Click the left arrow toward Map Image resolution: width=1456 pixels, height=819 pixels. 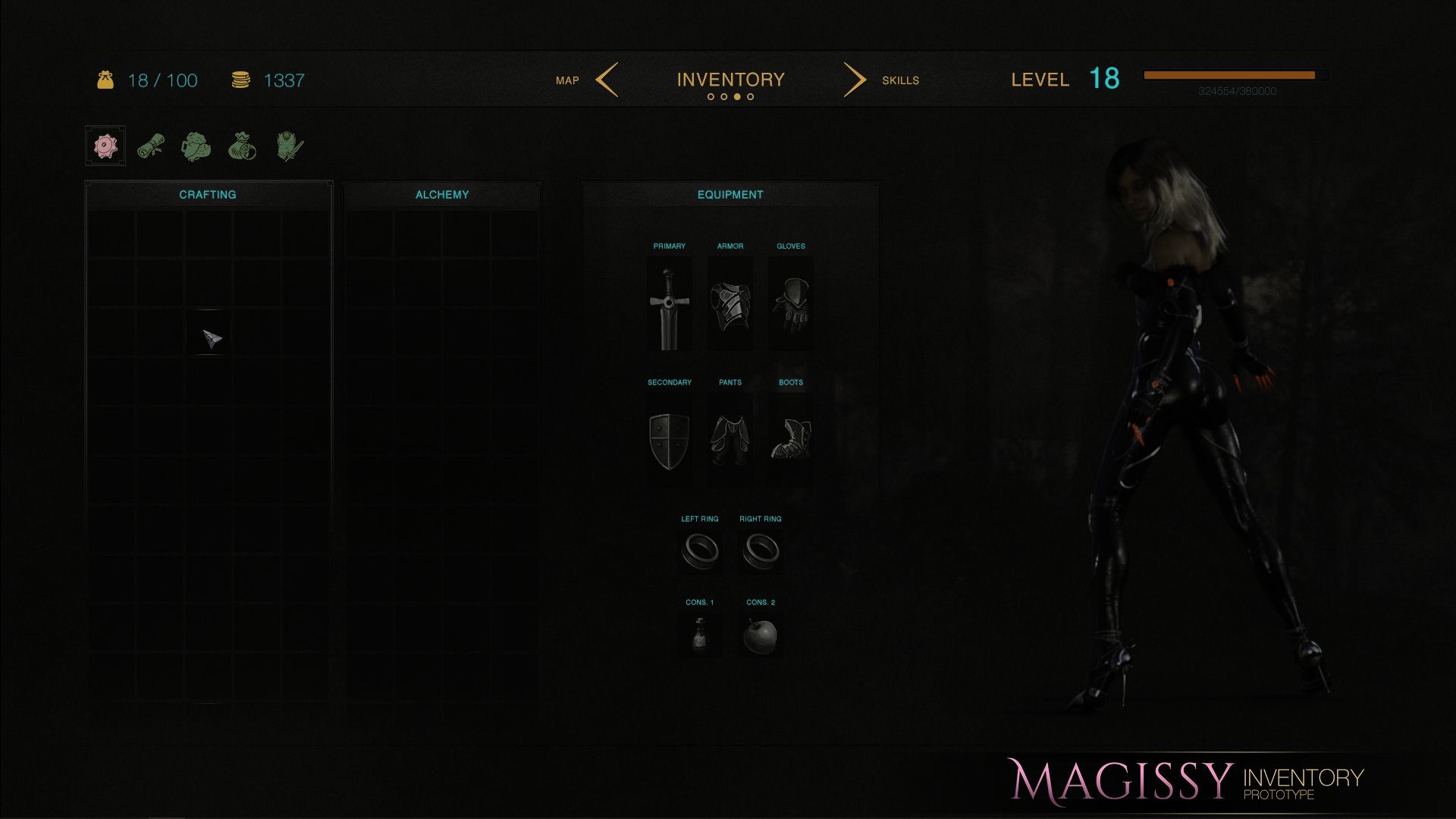607,80
